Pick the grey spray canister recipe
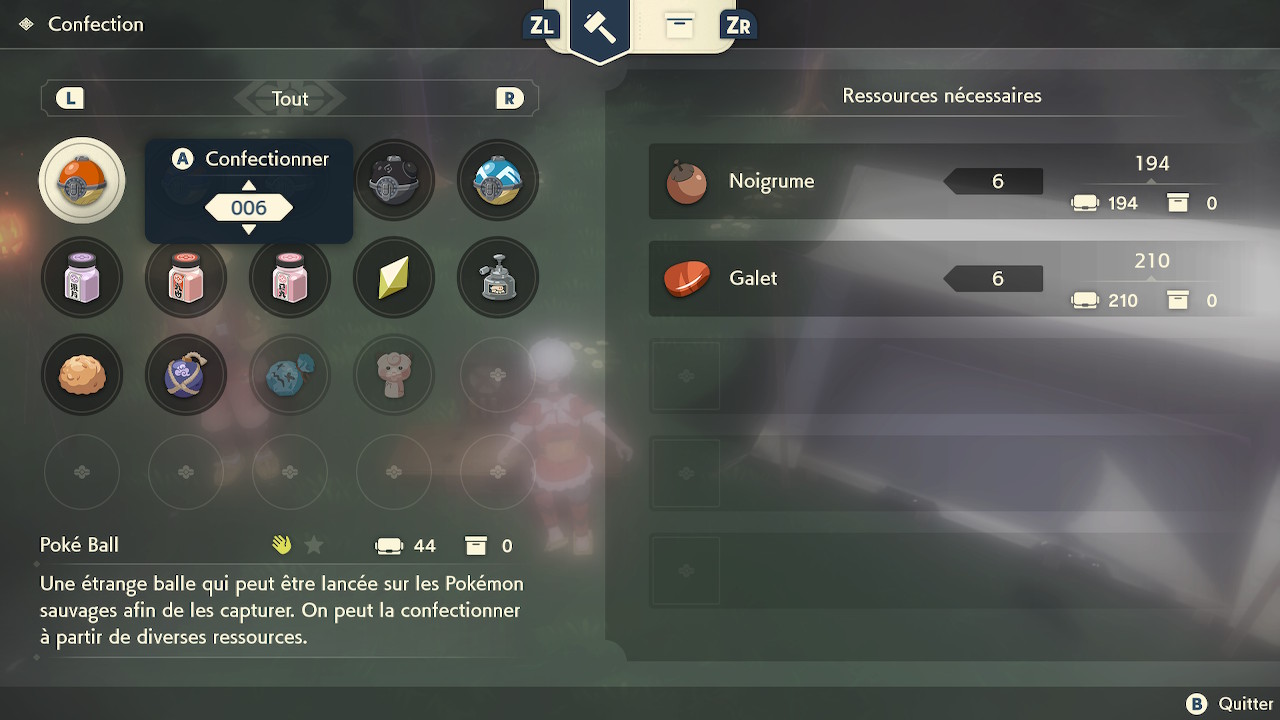This screenshot has width=1280, height=720. [x=498, y=278]
